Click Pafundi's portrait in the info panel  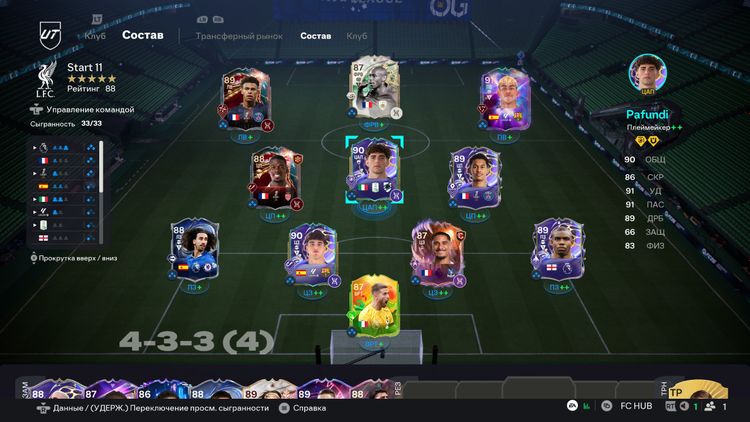(648, 74)
